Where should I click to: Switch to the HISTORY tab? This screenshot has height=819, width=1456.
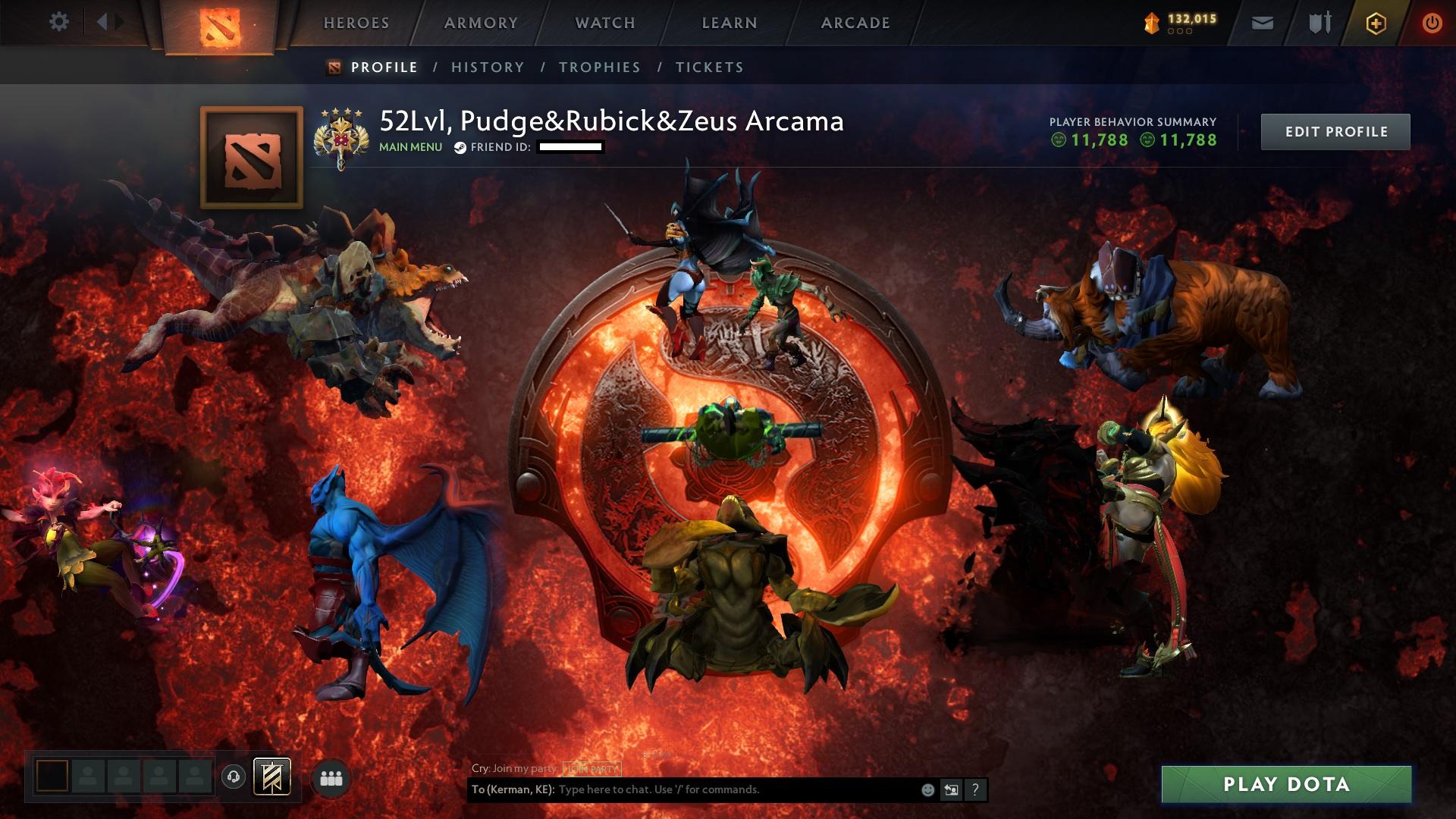(x=486, y=67)
